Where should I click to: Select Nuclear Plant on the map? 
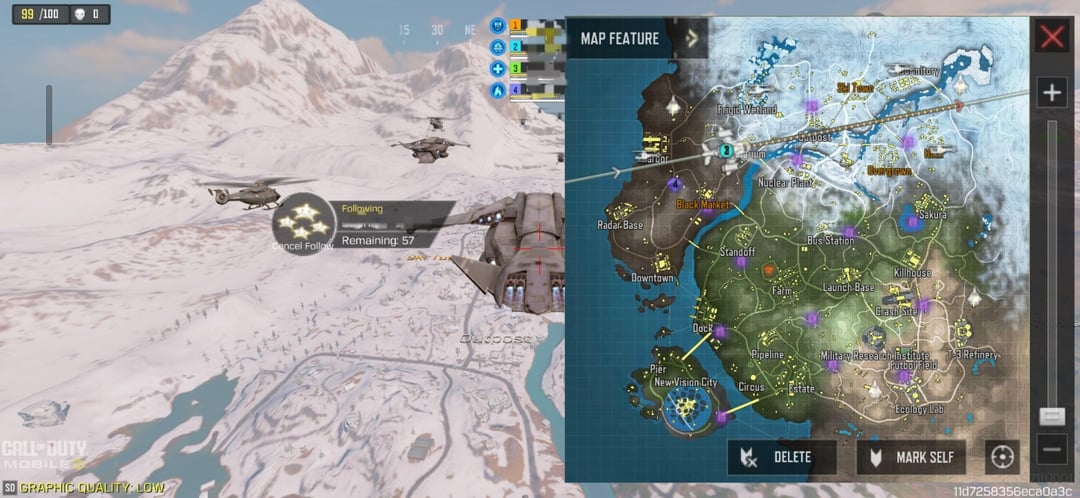pos(785,183)
